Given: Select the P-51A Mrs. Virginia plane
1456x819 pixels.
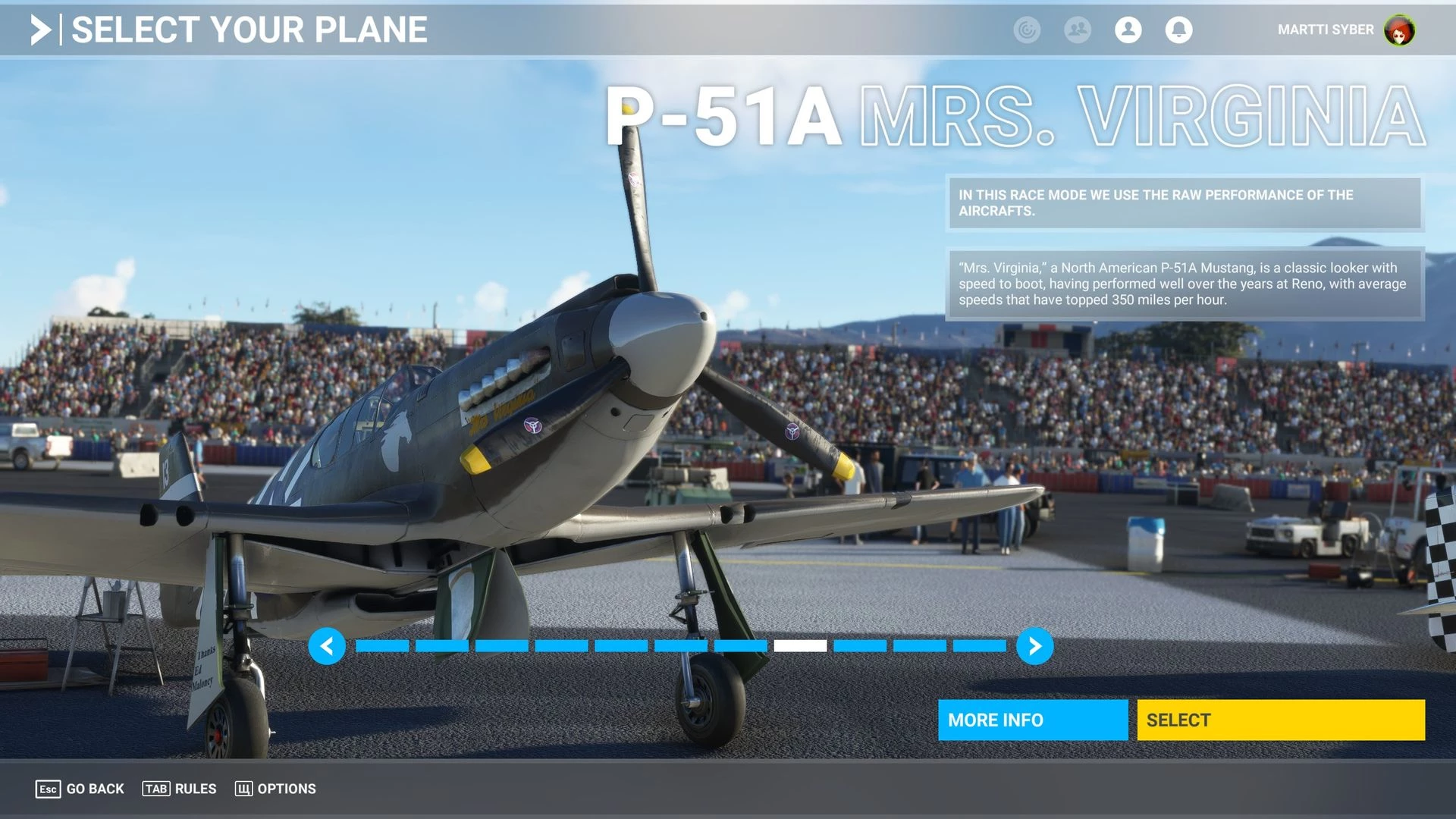Looking at the screenshot, I should click(x=1280, y=720).
